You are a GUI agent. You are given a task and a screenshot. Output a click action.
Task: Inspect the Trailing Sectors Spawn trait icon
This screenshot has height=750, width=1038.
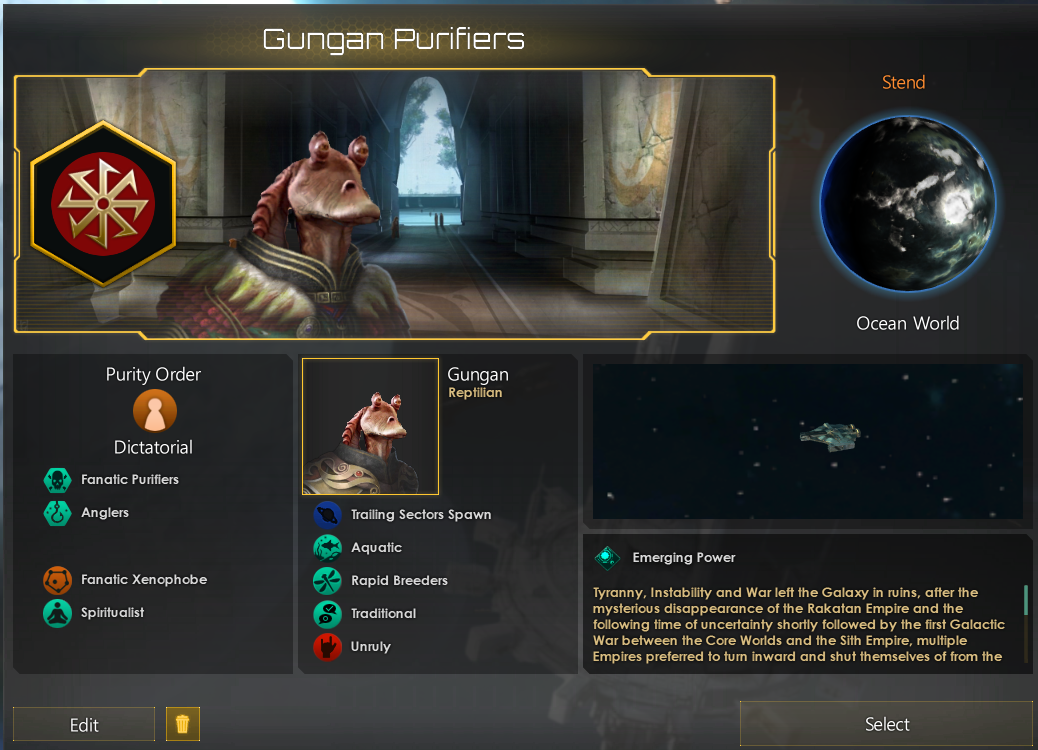tap(327, 515)
